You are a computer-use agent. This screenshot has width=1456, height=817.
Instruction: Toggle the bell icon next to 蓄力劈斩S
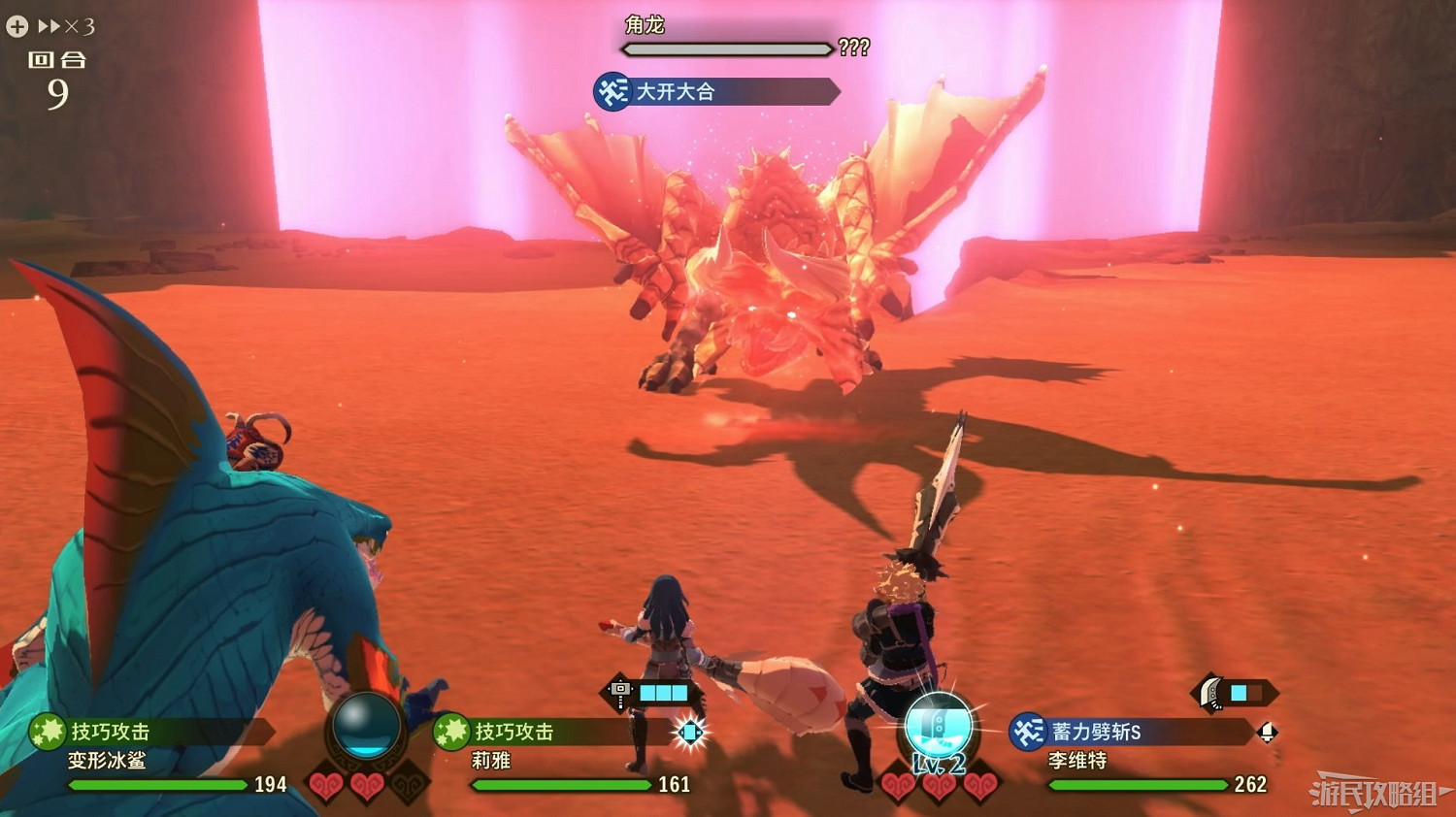[x=1270, y=735]
